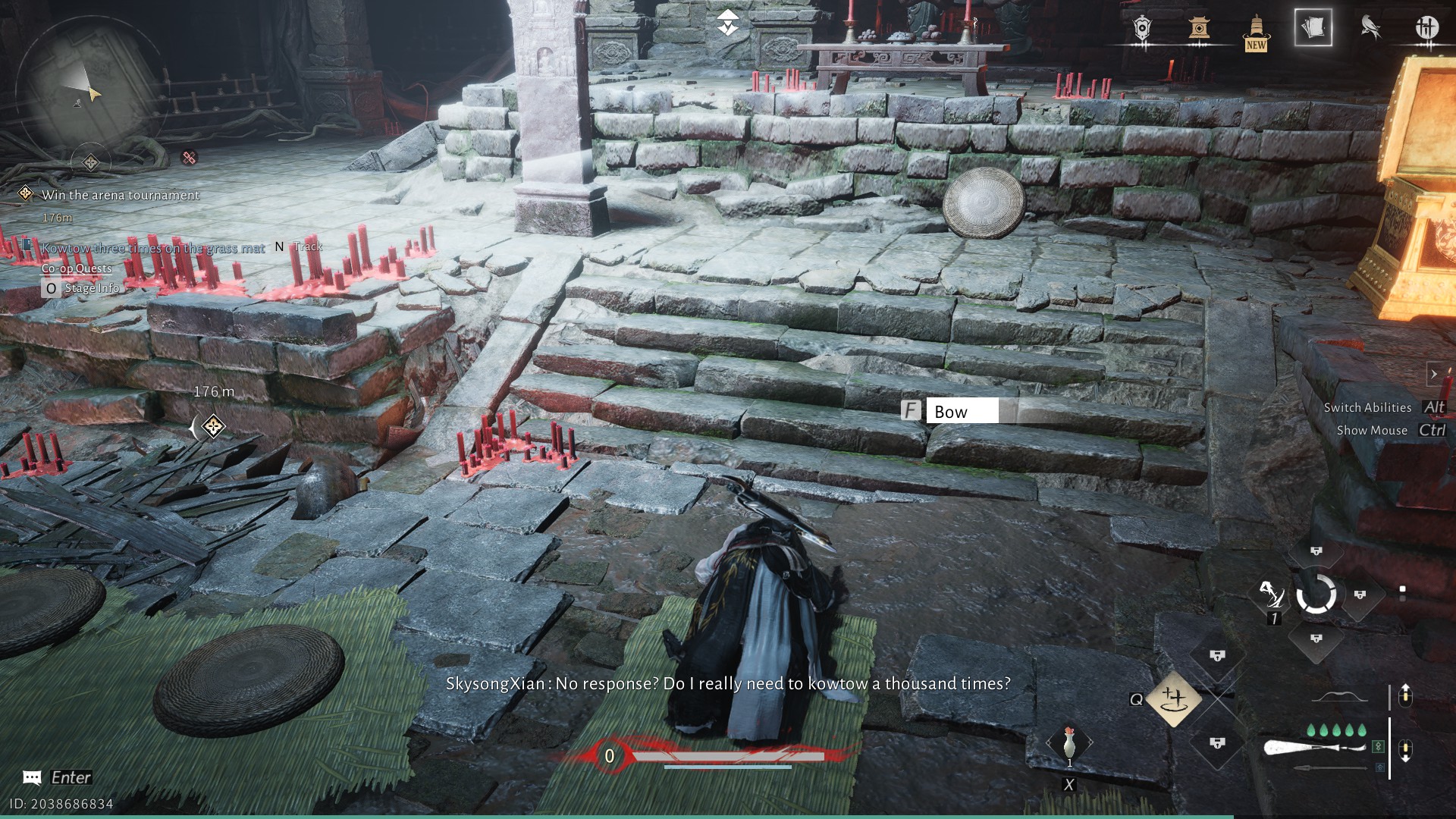The image size is (1456, 819).
Task: Open the chat box icon
Action: (32, 777)
